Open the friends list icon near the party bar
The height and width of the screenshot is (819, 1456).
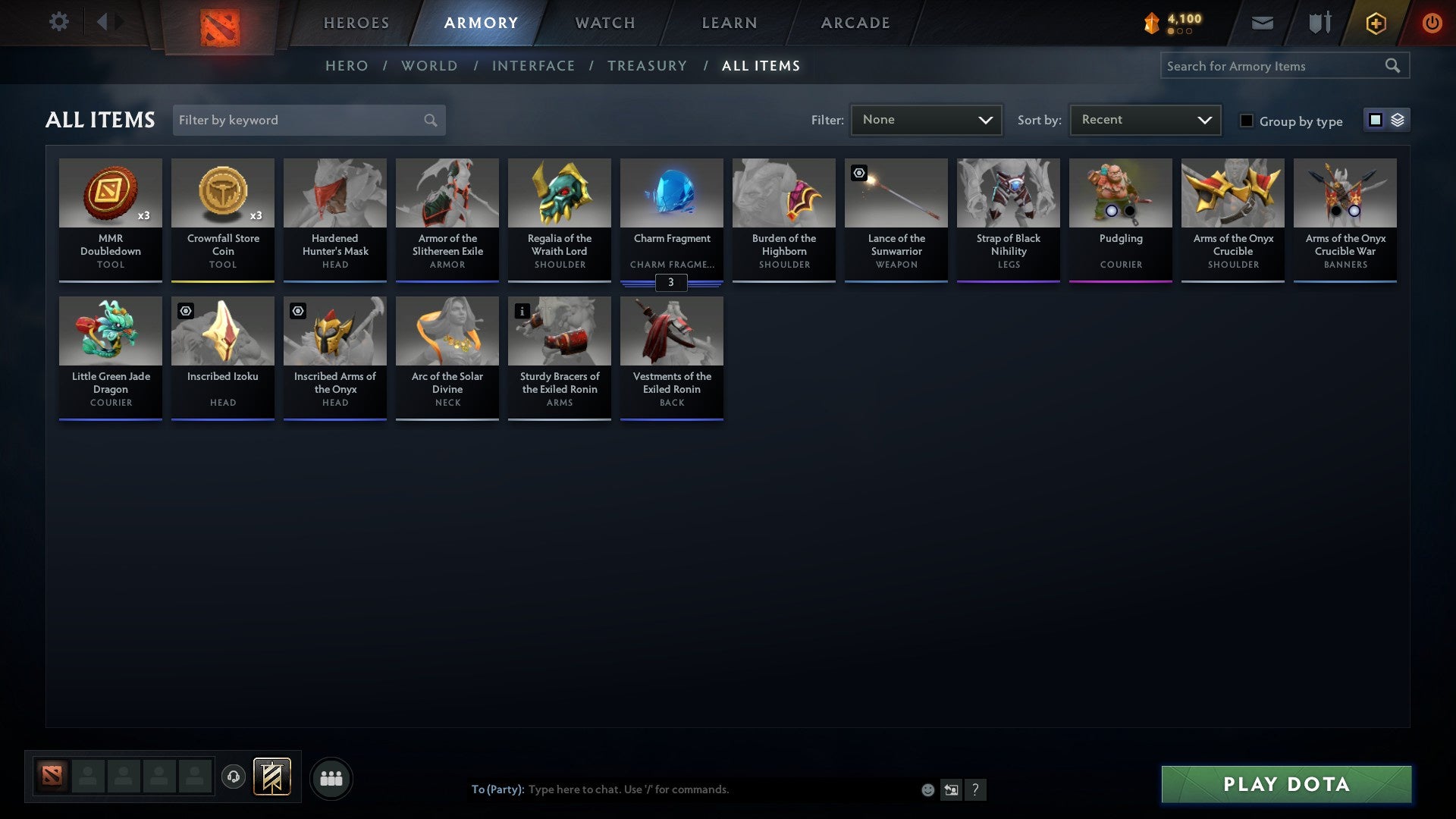[x=331, y=778]
